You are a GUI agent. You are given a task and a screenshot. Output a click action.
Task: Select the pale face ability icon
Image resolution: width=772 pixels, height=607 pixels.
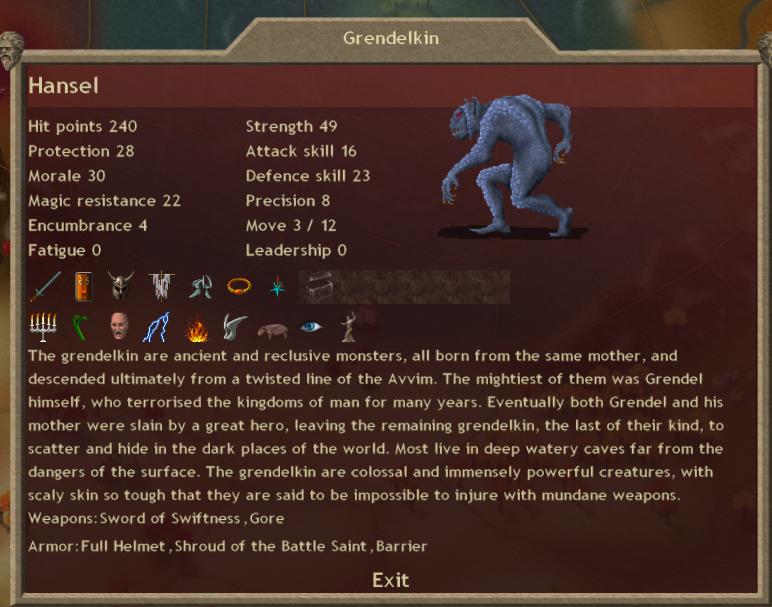118,327
